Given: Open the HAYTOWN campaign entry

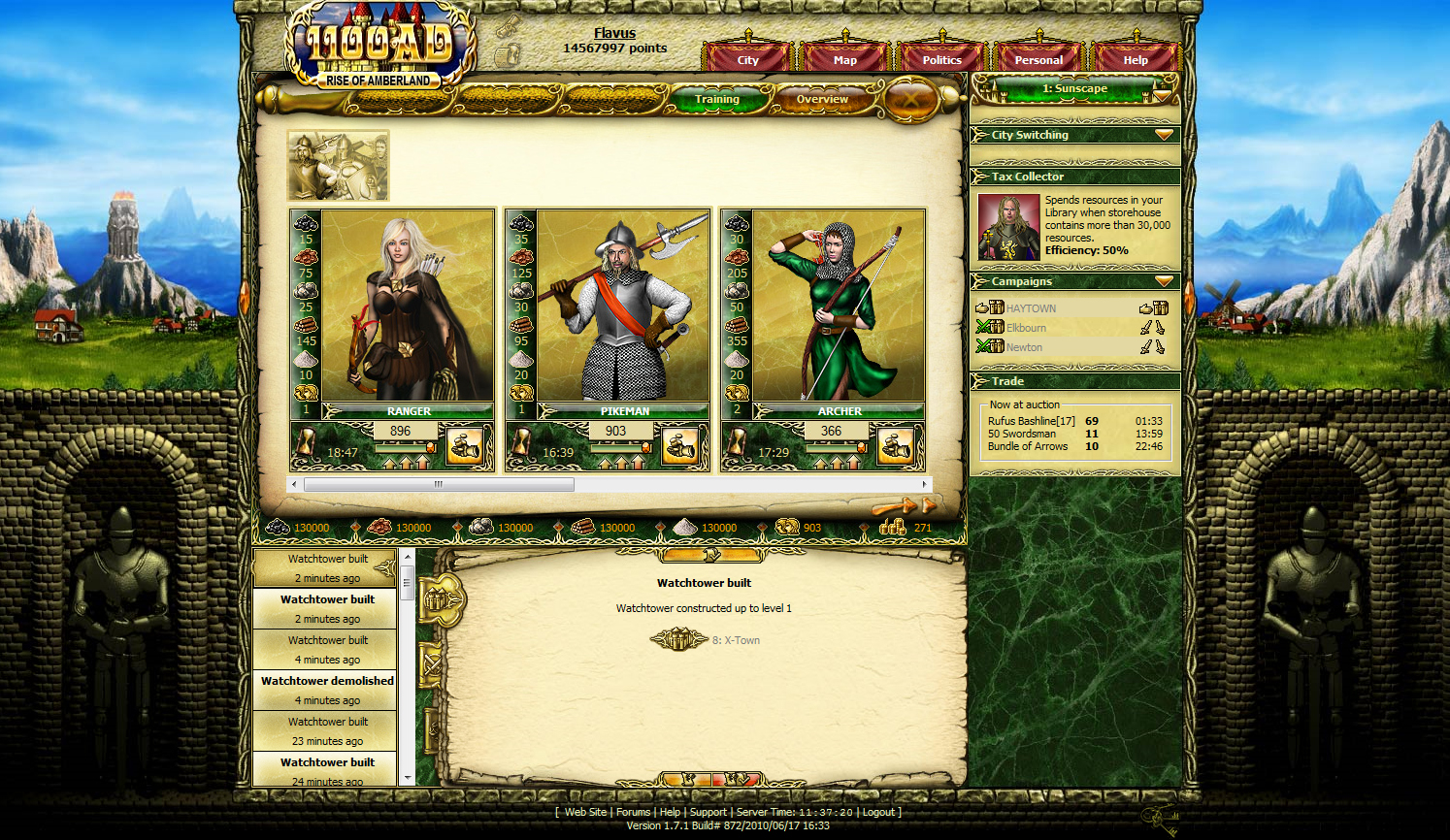Looking at the screenshot, I should pos(1031,308).
